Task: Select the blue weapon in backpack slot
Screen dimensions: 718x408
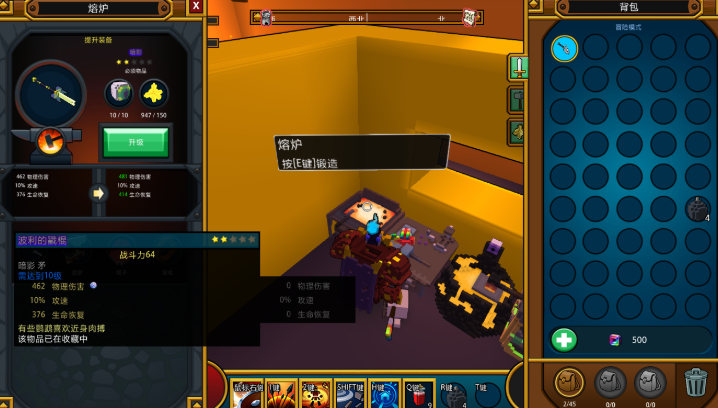Action: 564,48
